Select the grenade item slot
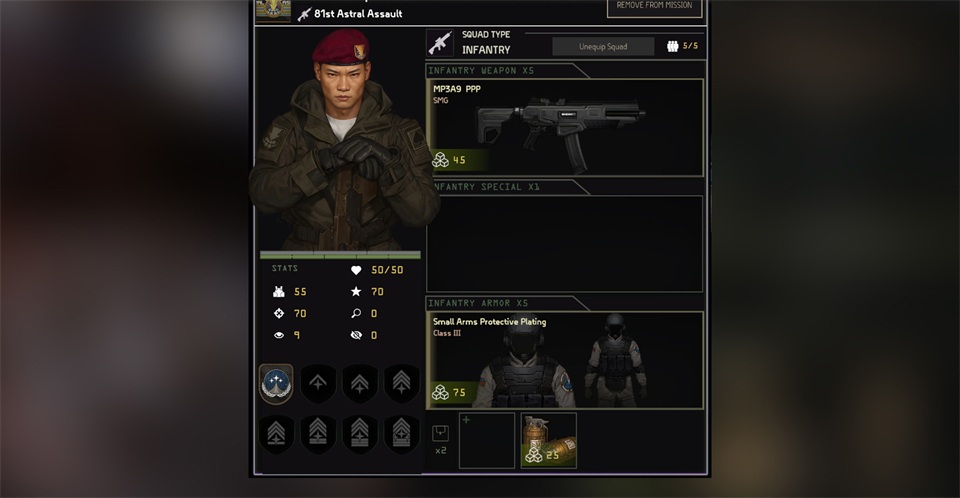 548,440
